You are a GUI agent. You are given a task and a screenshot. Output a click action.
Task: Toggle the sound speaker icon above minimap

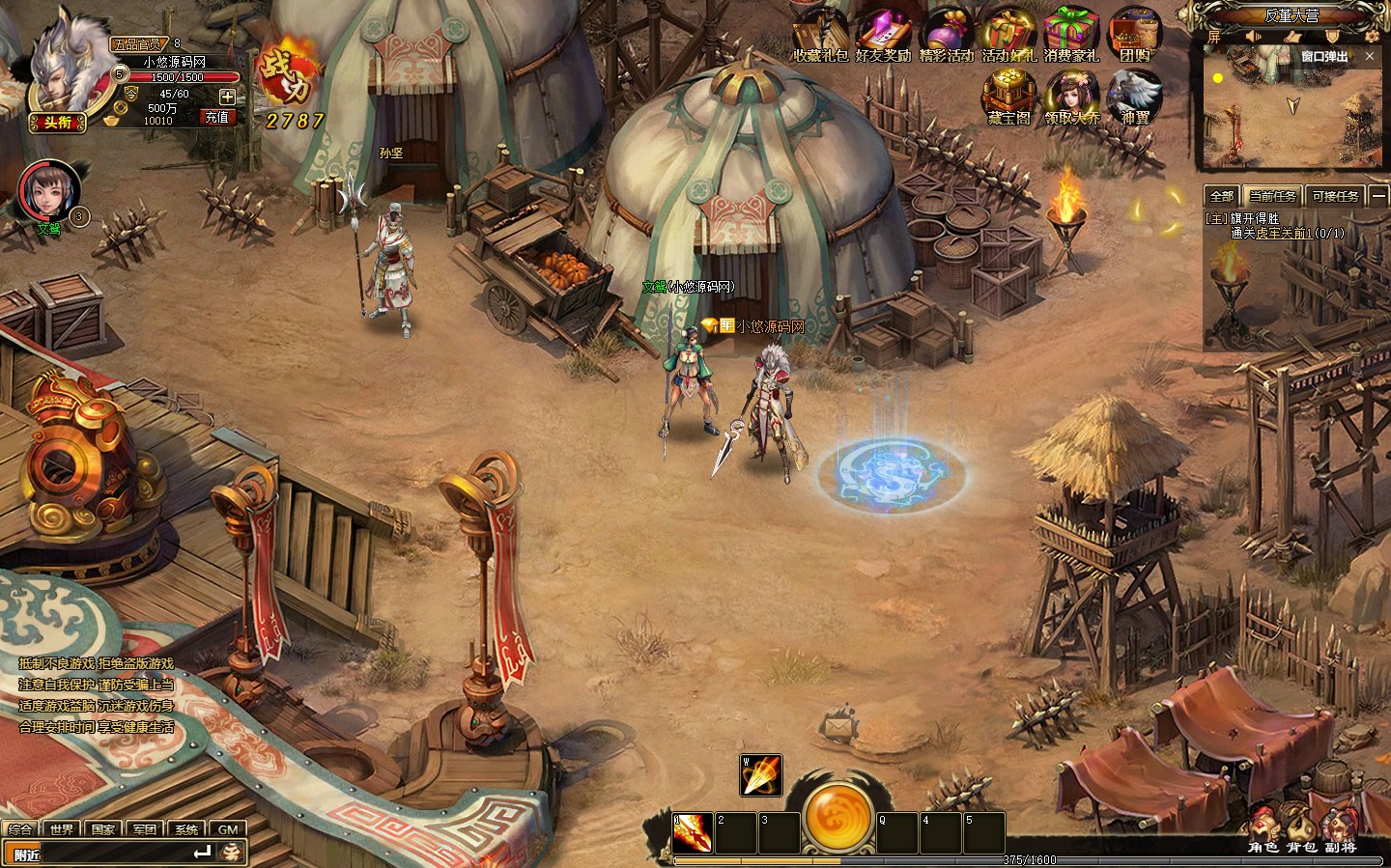[1252, 37]
